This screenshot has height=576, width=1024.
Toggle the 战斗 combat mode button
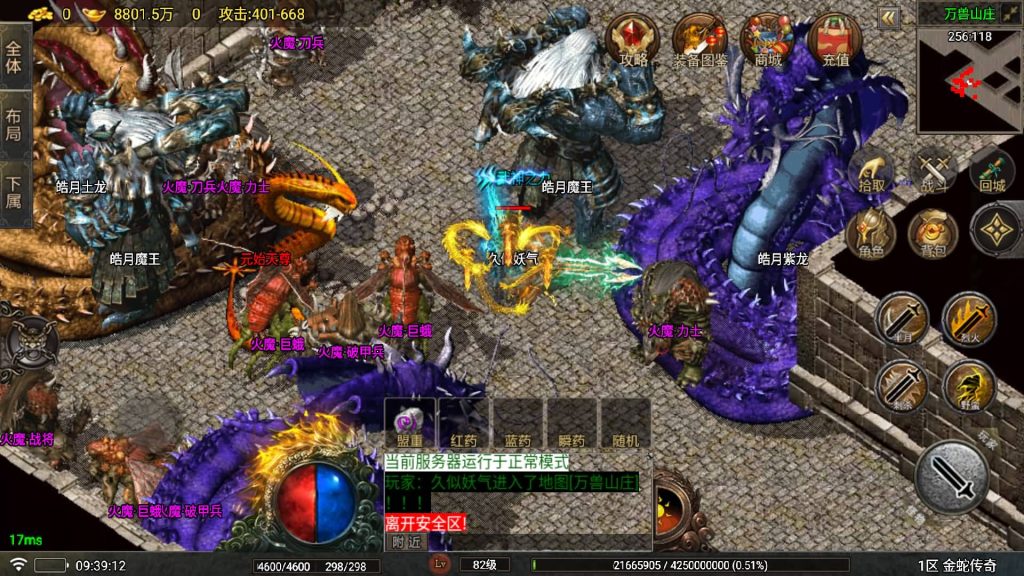[x=935, y=173]
